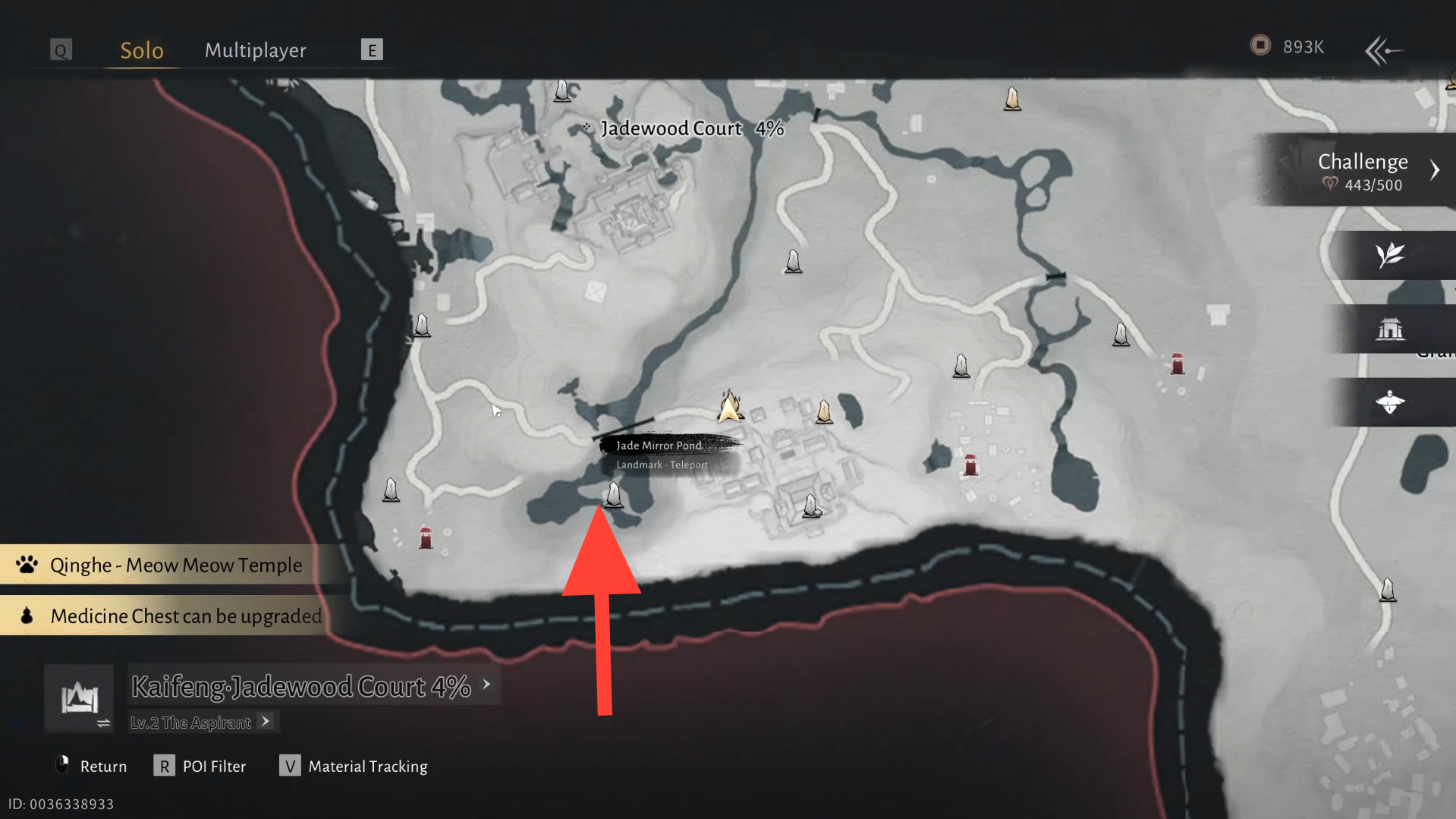This screenshot has width=1456, height=819.
Task: Click the region switch map icon
Action: pos(79,698)
